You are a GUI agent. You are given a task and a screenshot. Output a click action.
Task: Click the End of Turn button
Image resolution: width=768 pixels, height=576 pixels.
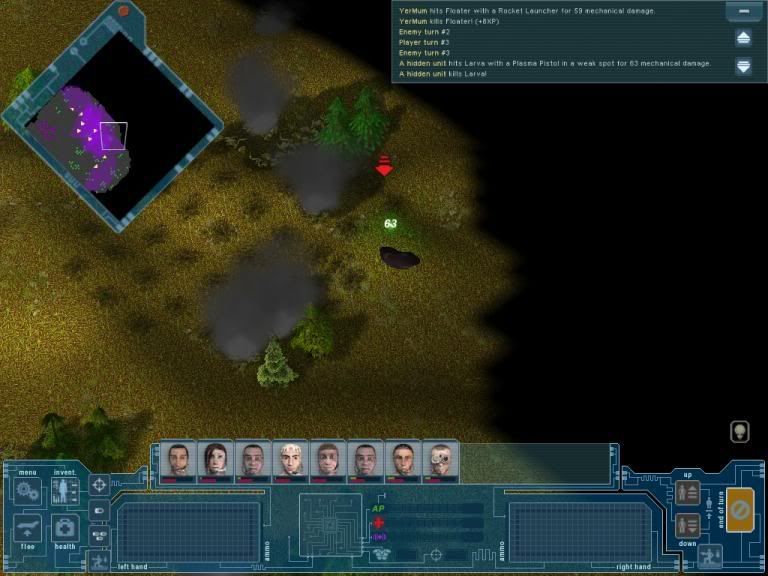tap(741, 510)
